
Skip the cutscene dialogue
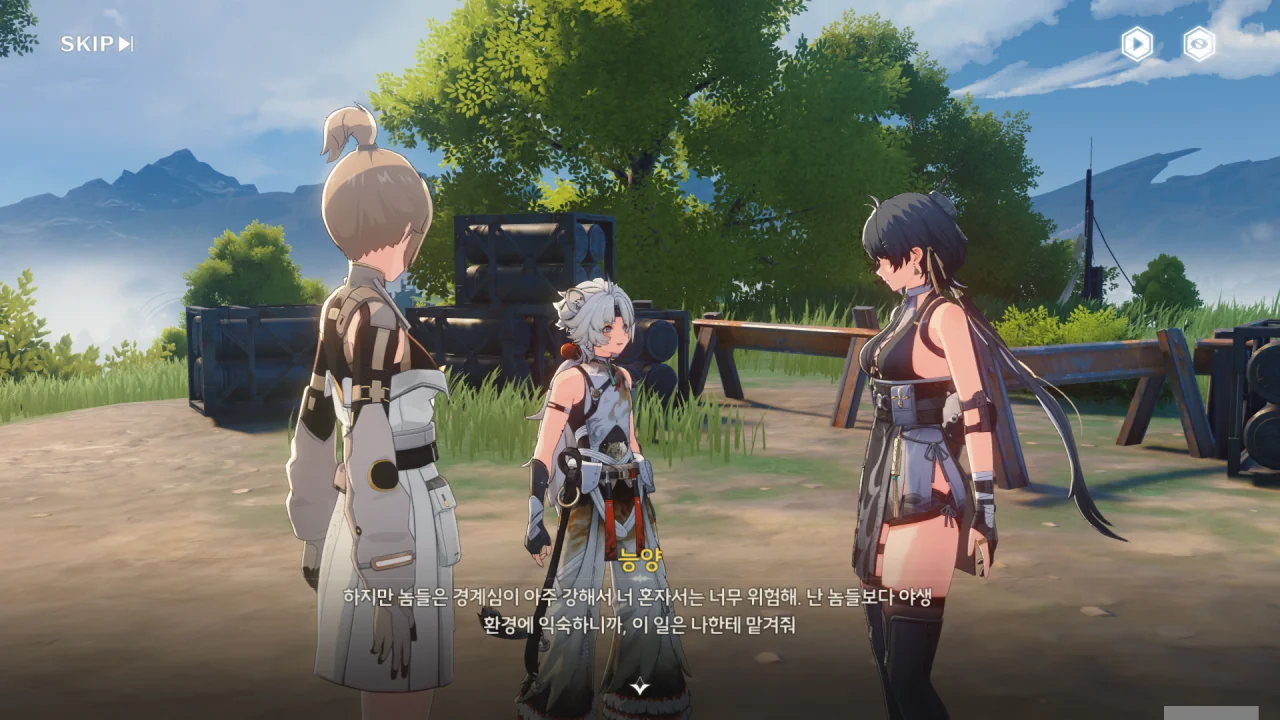click(96, 44)
